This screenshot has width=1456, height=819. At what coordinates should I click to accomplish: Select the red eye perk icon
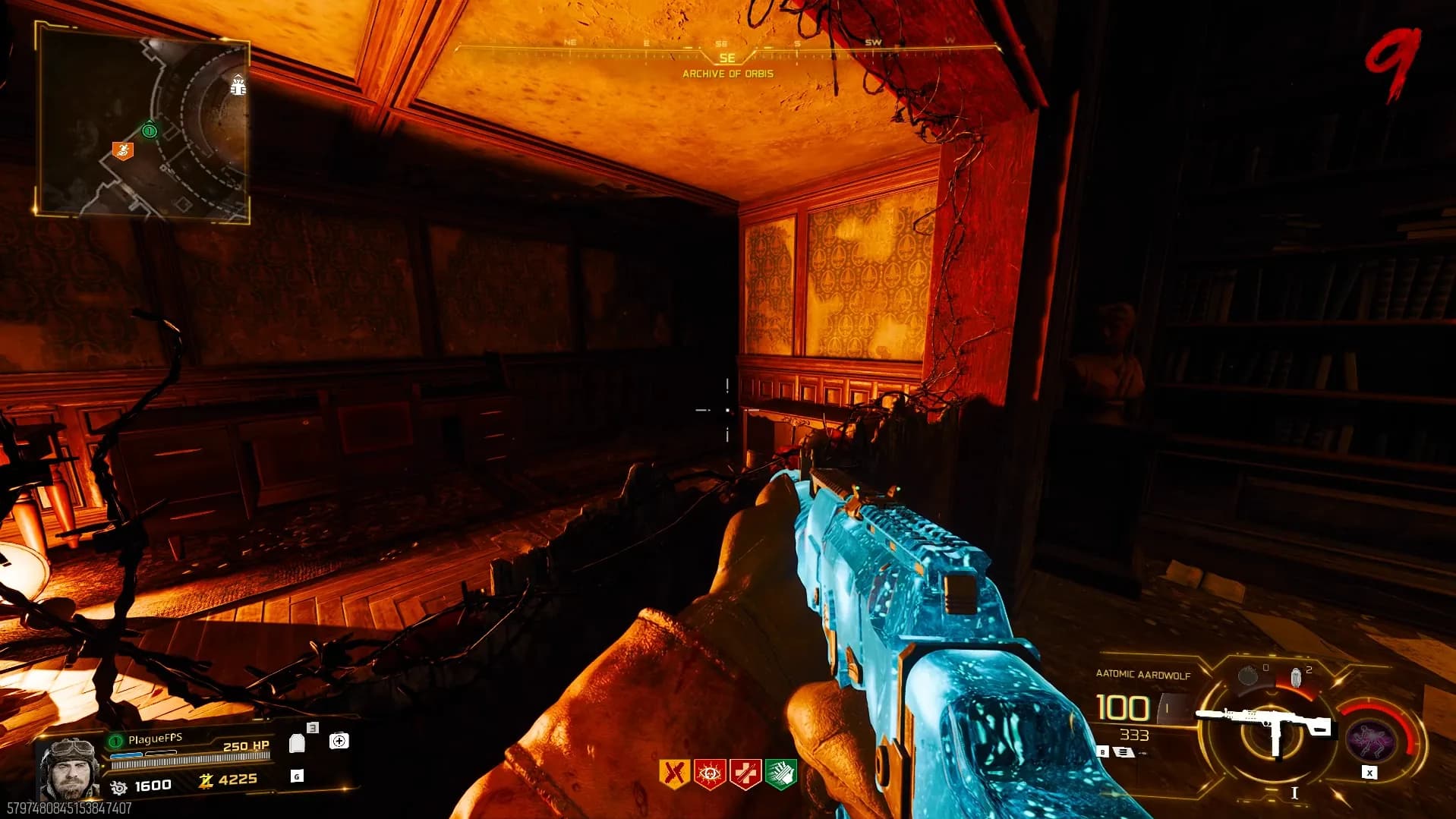pyautogui.click(x=709, y=774)
